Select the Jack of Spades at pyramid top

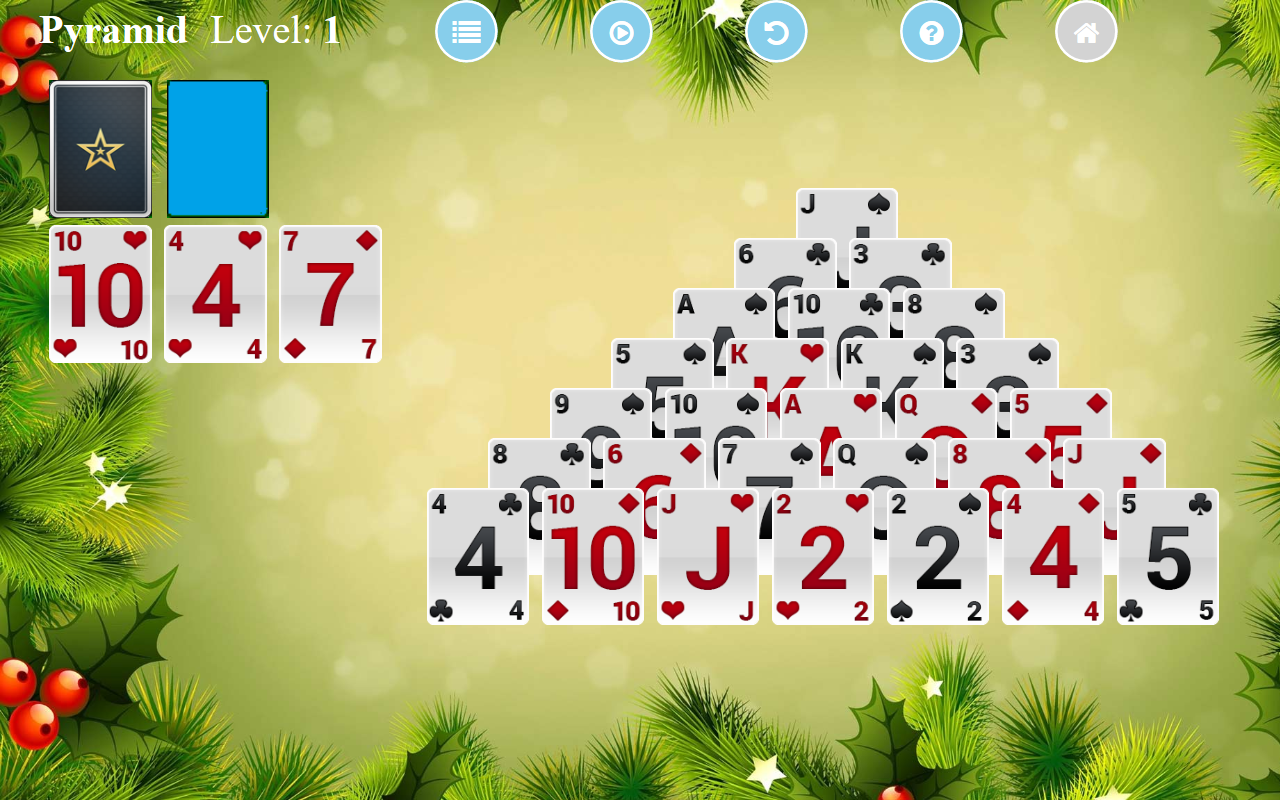point(847,210)
